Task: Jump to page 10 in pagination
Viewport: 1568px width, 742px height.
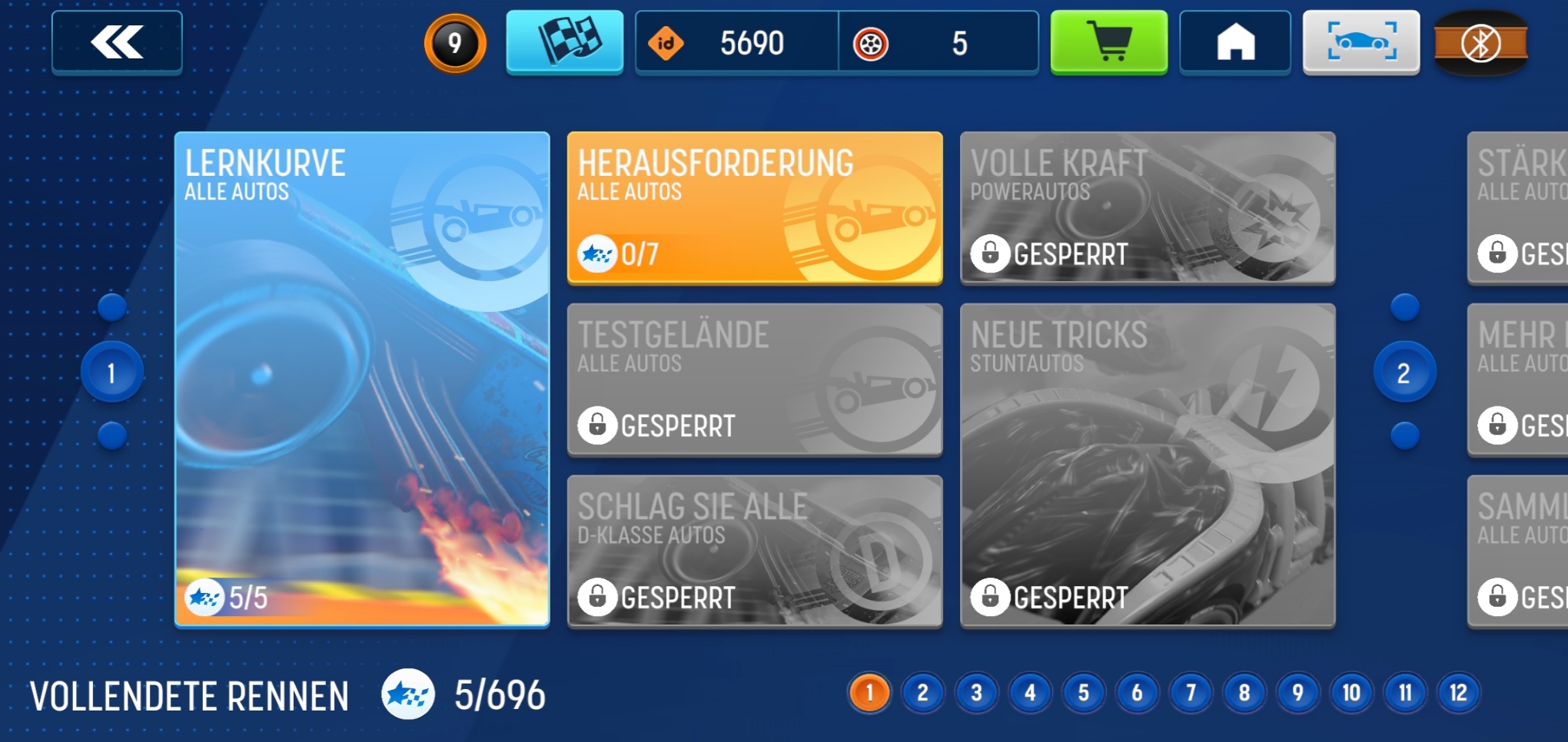Action: (x=1351, y=693)
